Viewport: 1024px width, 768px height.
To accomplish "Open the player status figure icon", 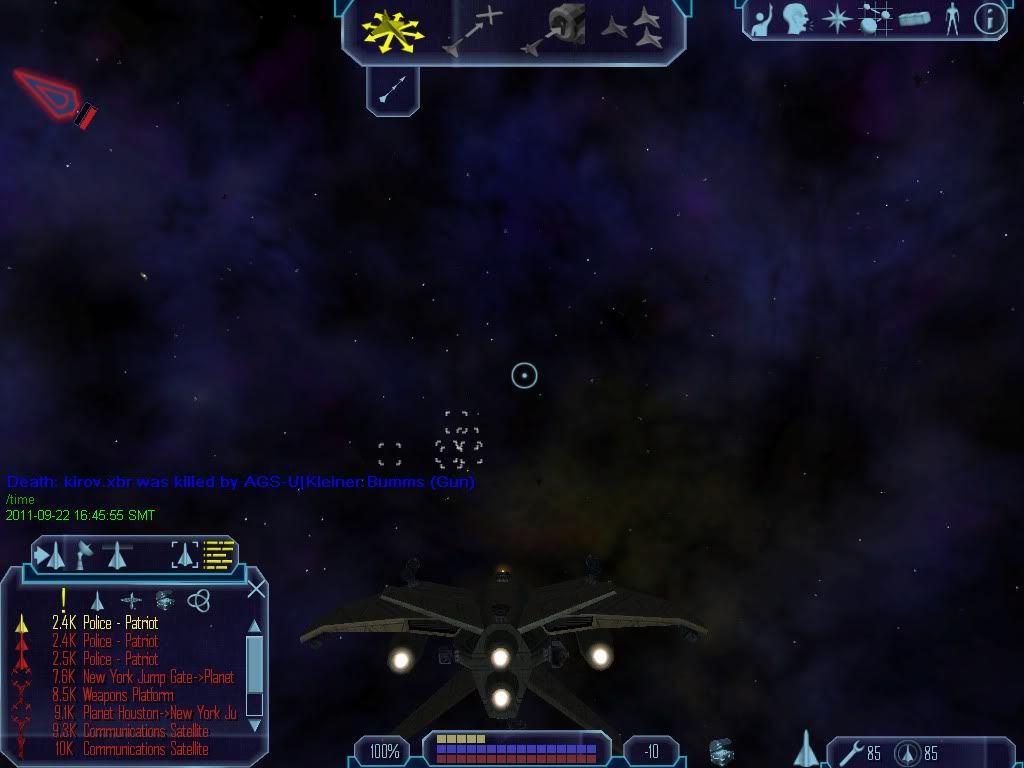I will [951, 18].
